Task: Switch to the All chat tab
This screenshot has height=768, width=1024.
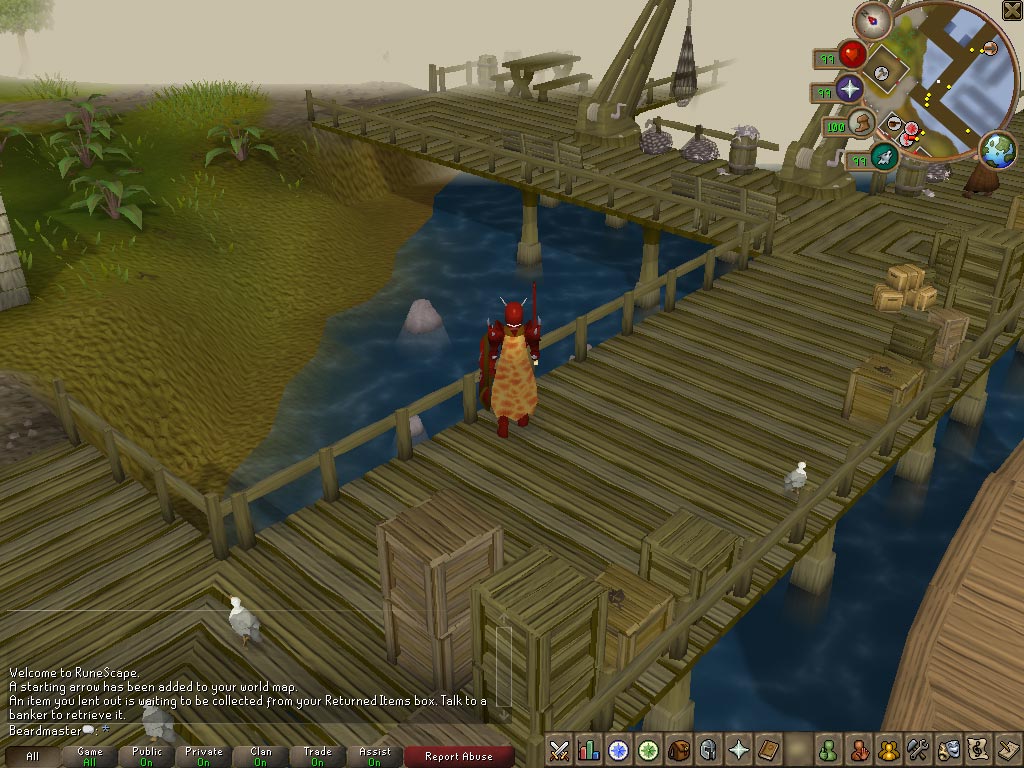Action: point(33,757)
